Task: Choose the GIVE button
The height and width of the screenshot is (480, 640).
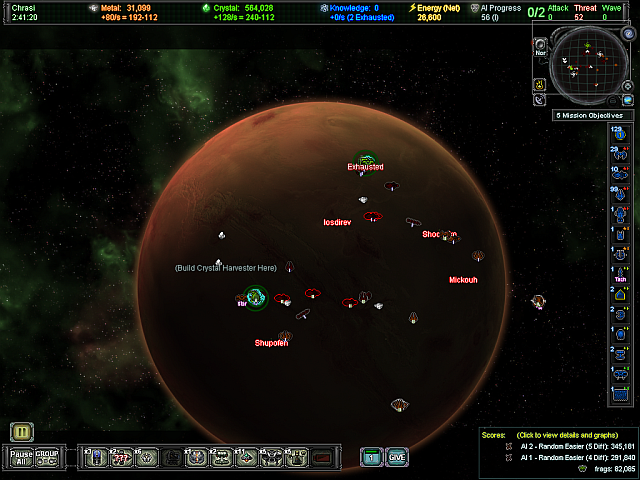Action: click(397, 457)
